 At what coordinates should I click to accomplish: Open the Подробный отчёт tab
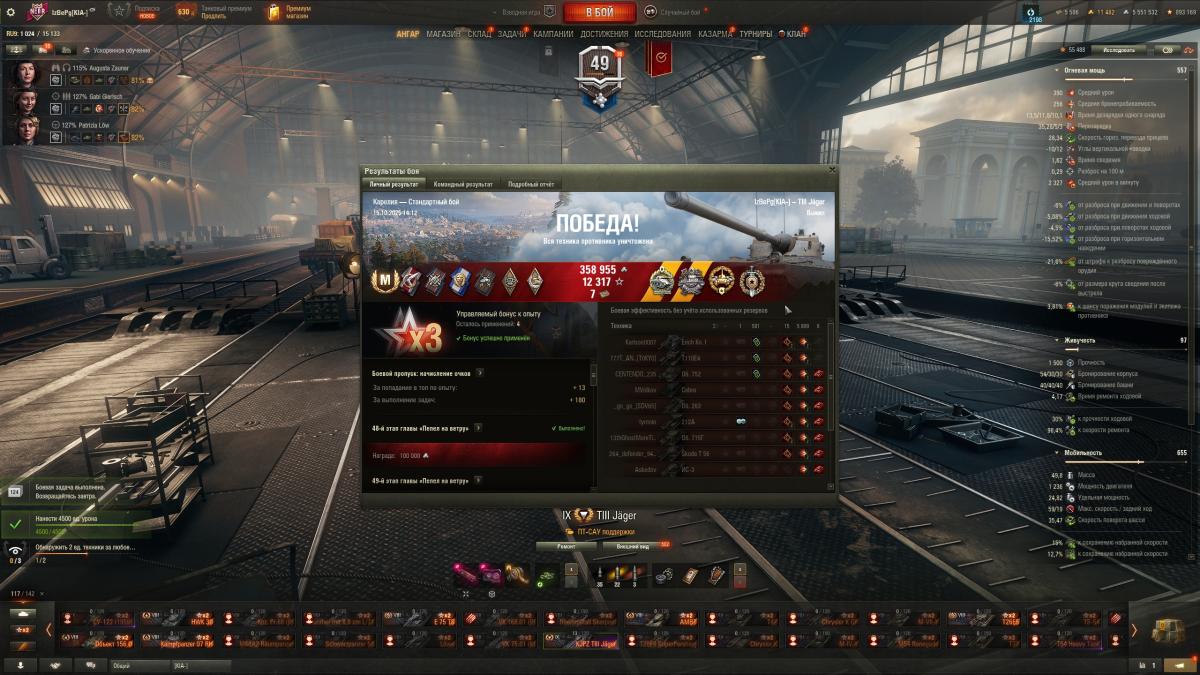(530, 184)
